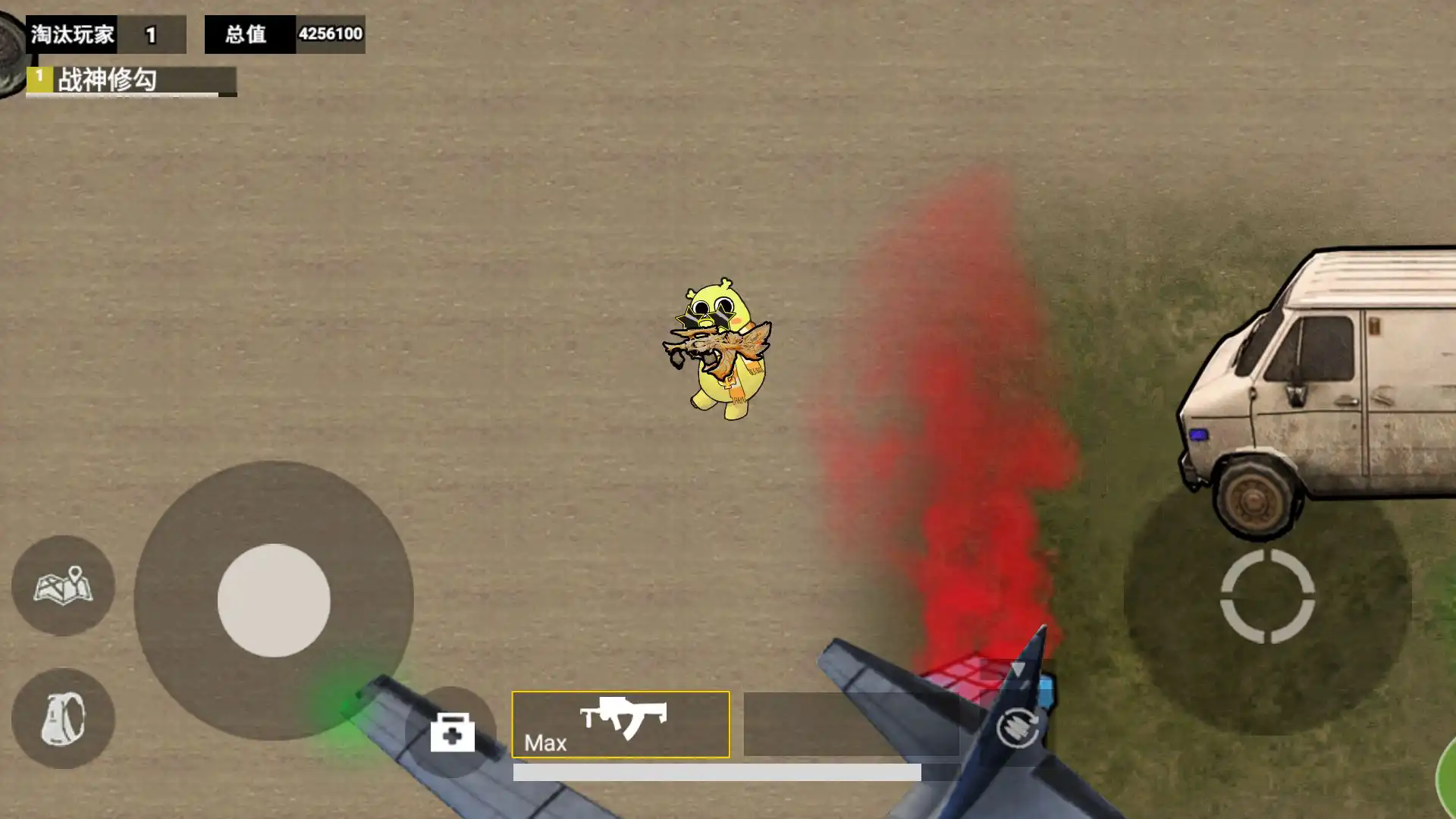Select the empty second weapon slot

(851, 724)
